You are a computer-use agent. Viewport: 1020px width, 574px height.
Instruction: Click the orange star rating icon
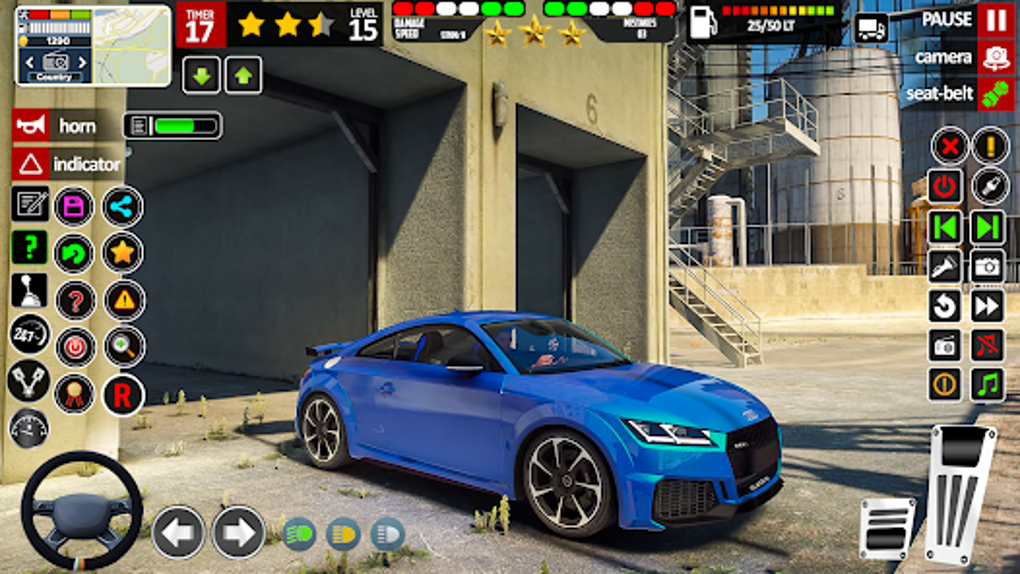pos(122,253)
